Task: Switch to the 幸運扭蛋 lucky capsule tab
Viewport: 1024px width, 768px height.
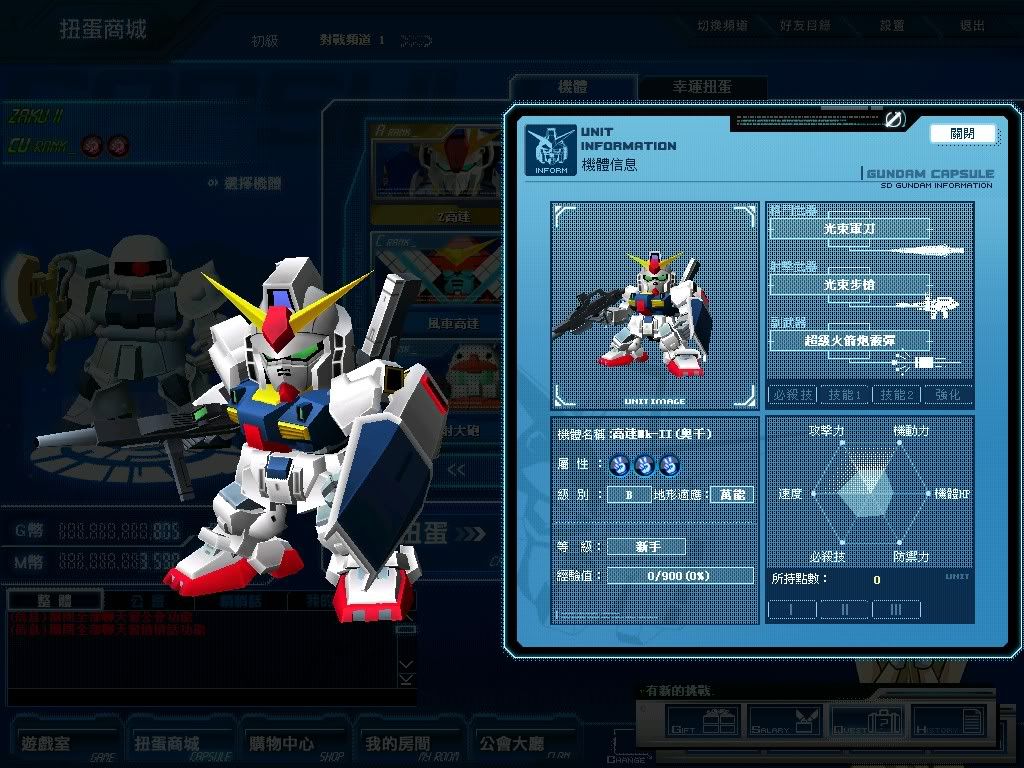Action: coord(702,87)
